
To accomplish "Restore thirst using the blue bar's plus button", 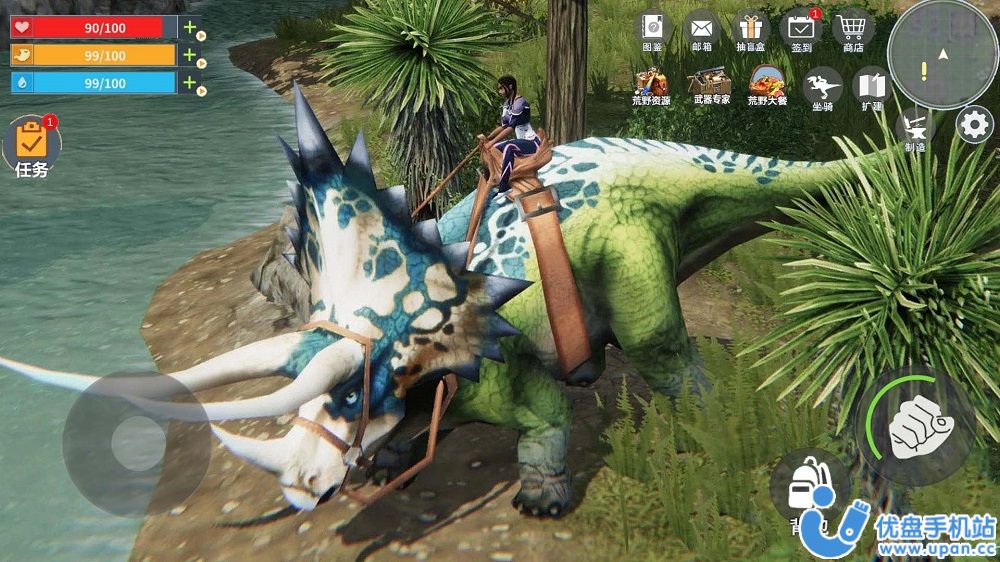I will tap(189, 83).
